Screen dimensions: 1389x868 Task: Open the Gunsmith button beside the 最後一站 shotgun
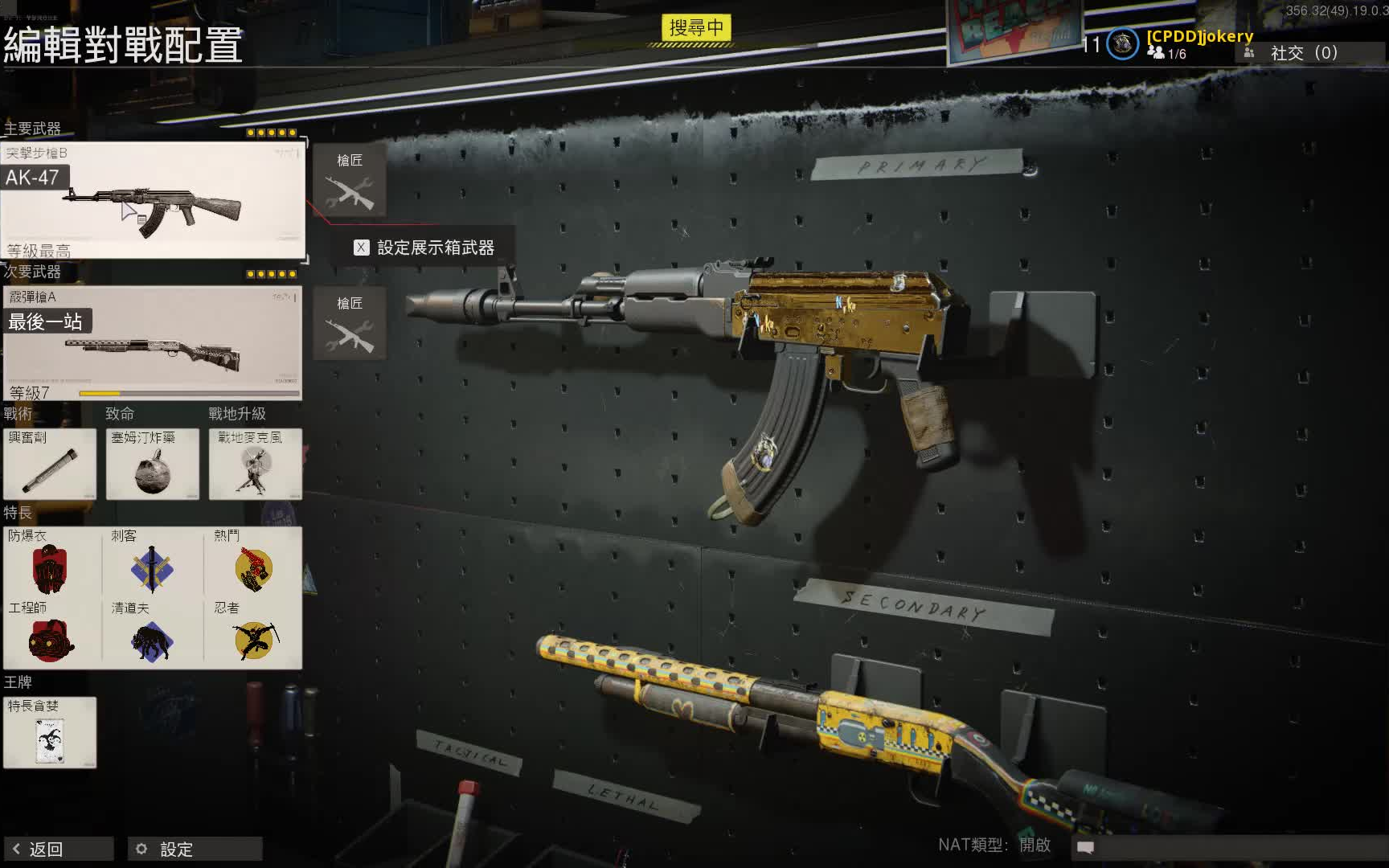[x=350, y=323]
